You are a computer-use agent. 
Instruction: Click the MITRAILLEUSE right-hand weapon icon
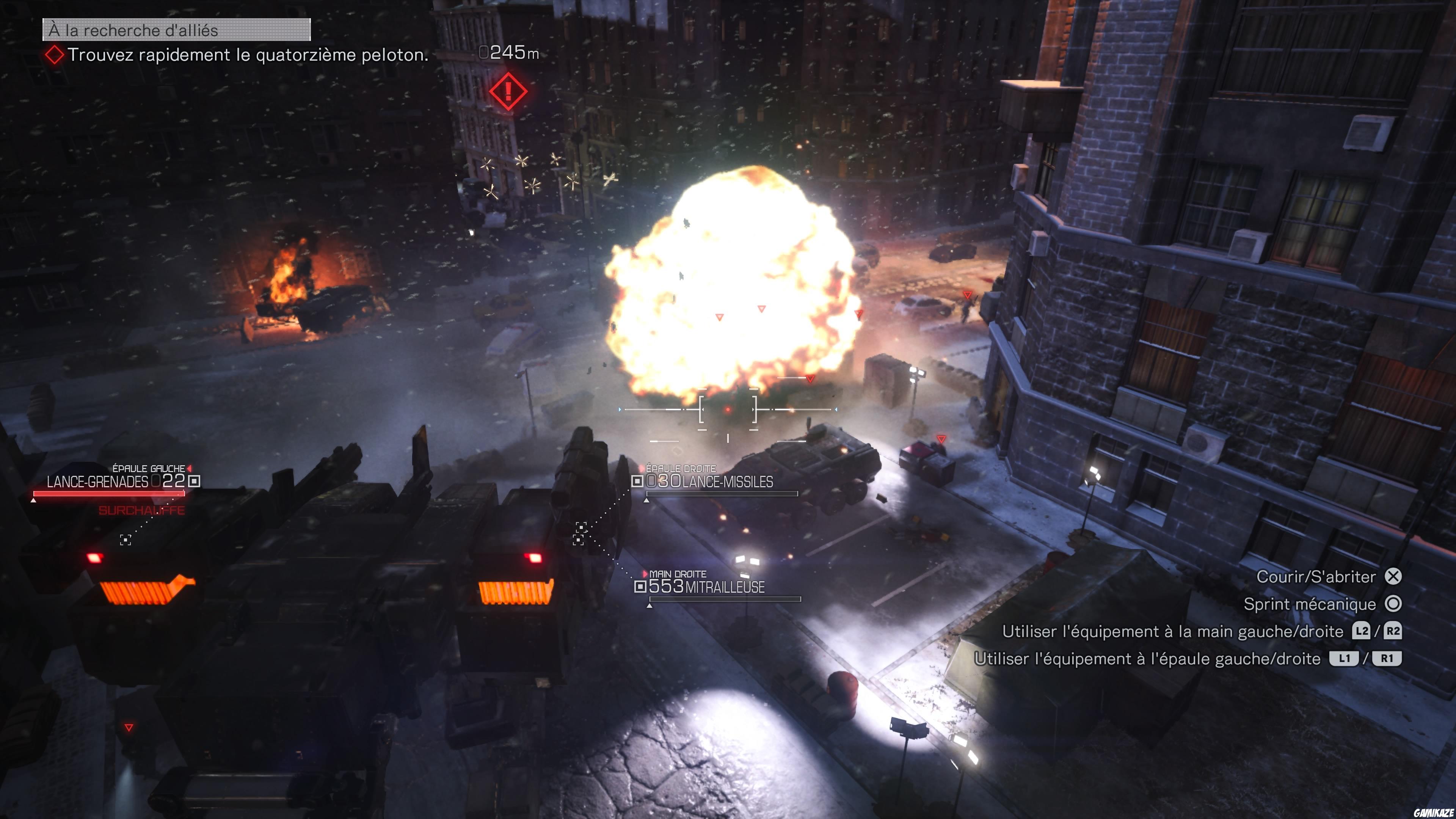coord(640,587)
